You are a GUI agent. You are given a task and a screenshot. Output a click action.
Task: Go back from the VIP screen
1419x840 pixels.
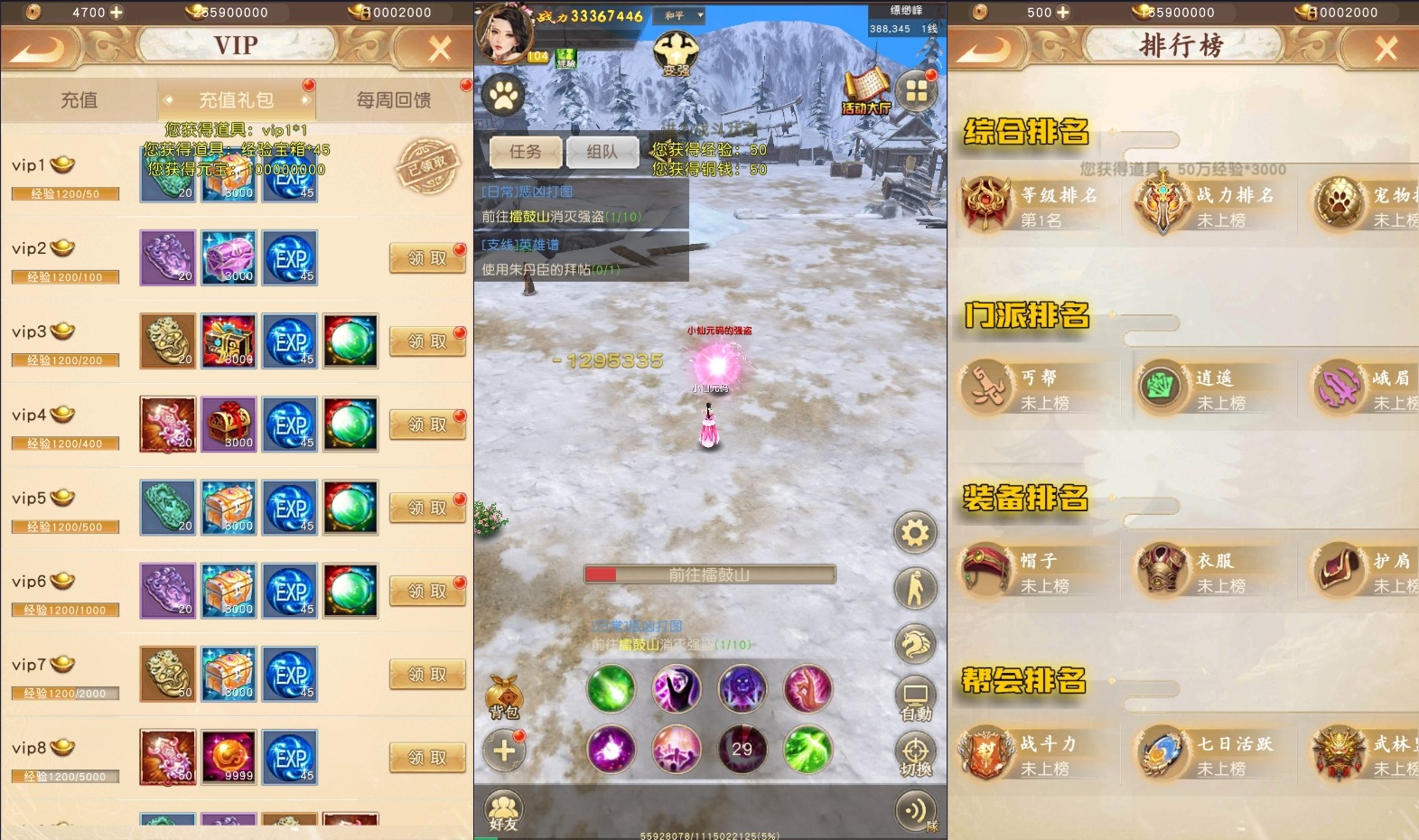[37, 49]
